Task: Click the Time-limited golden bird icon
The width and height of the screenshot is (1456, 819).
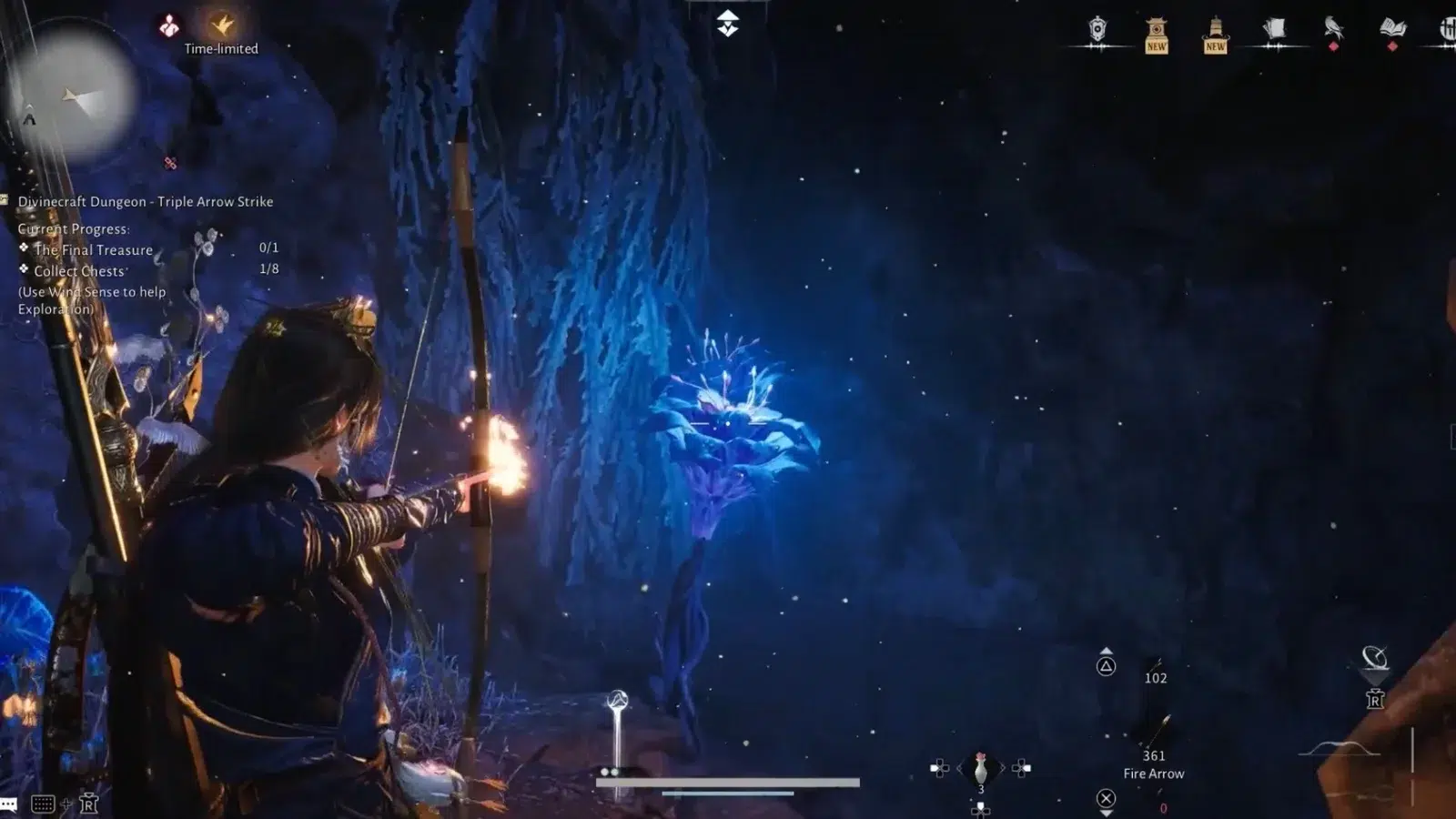Action: point(221,25)
